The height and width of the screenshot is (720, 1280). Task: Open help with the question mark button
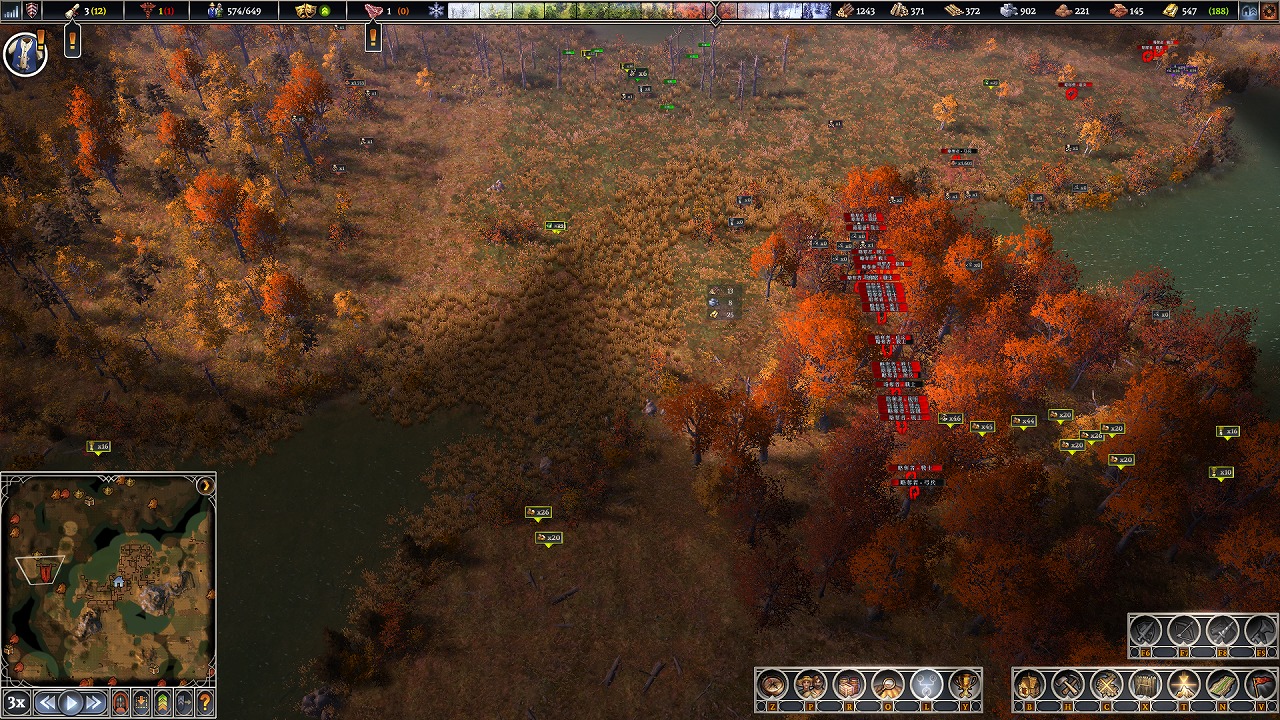click(x=205, y=702)
